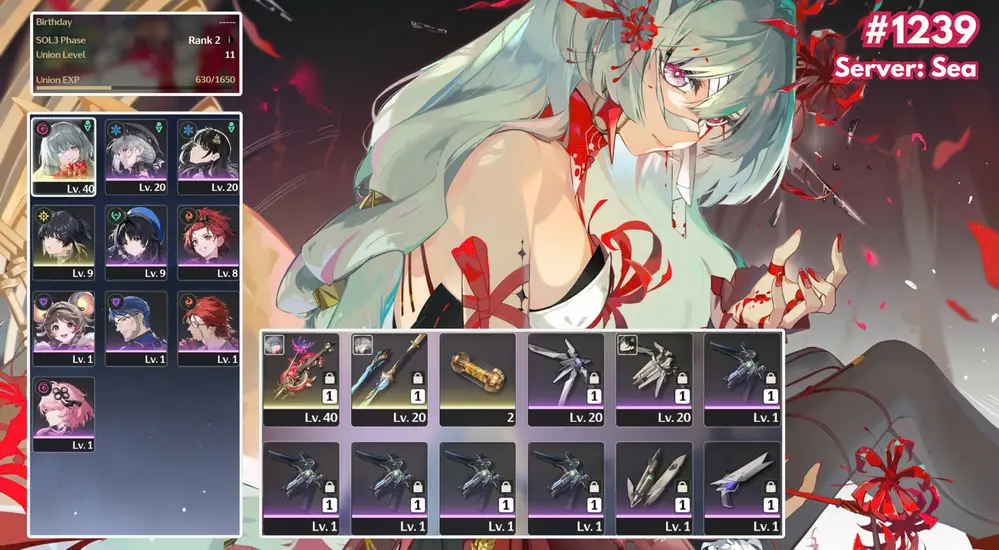
Task: Click the info icon beside Rank 2
Action: pyautogui.click(x=230, y=40)
